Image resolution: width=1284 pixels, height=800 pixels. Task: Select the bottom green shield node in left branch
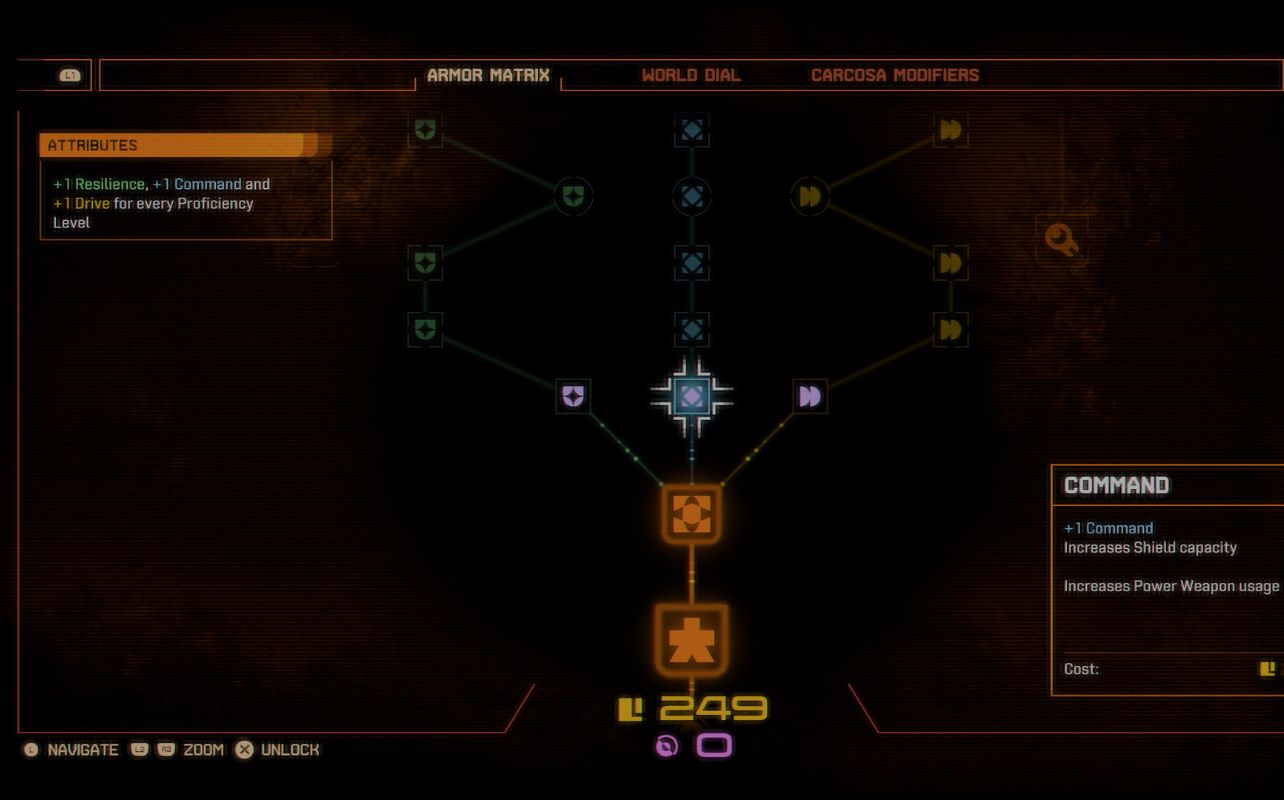point(424,330)
